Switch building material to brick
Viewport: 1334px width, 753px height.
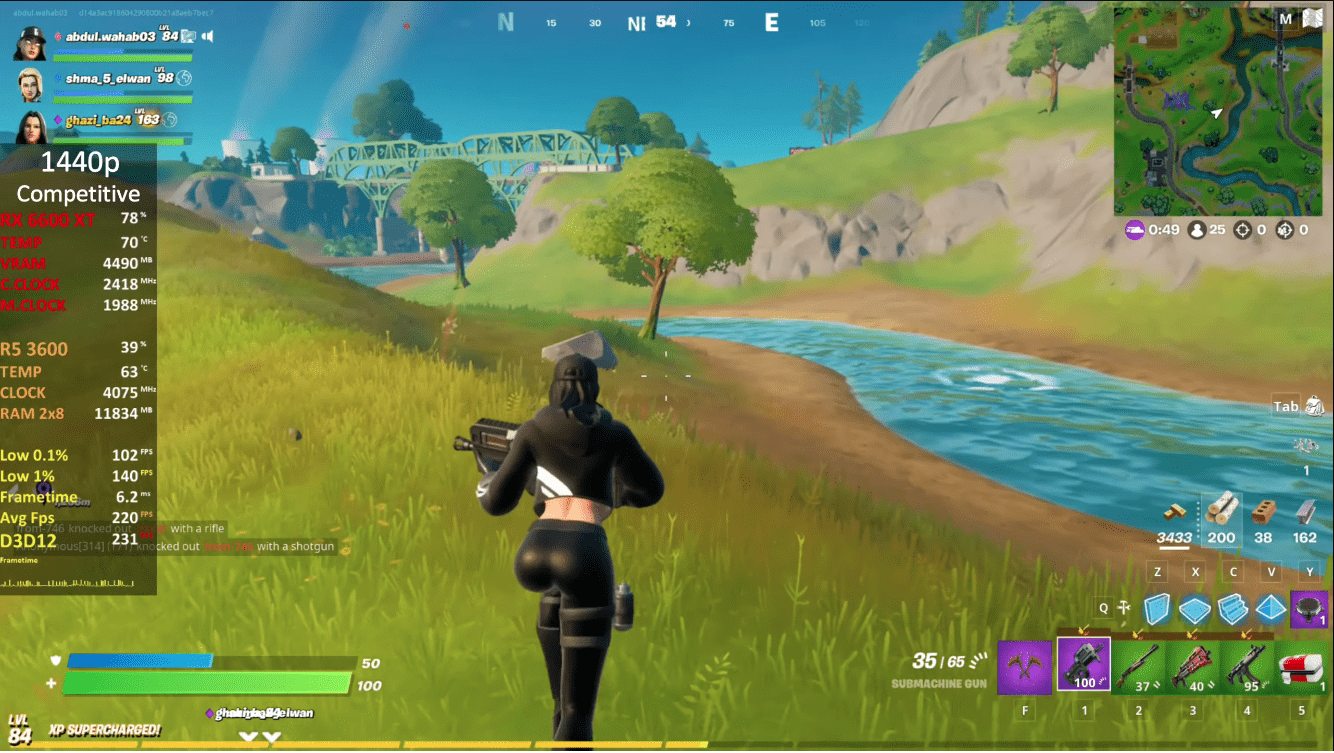pos(1264,512)
